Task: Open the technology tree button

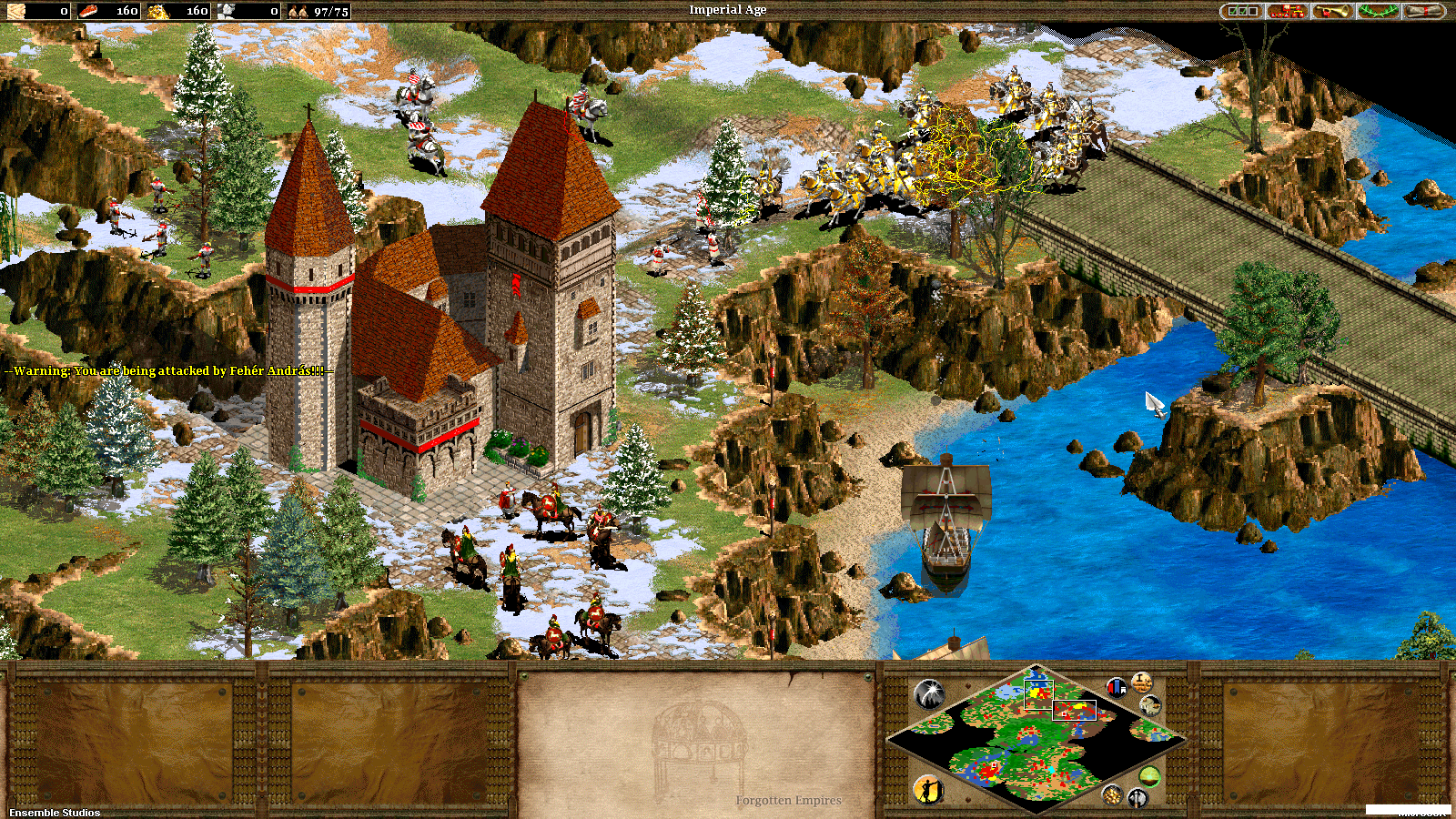Action: (1288, 11)
